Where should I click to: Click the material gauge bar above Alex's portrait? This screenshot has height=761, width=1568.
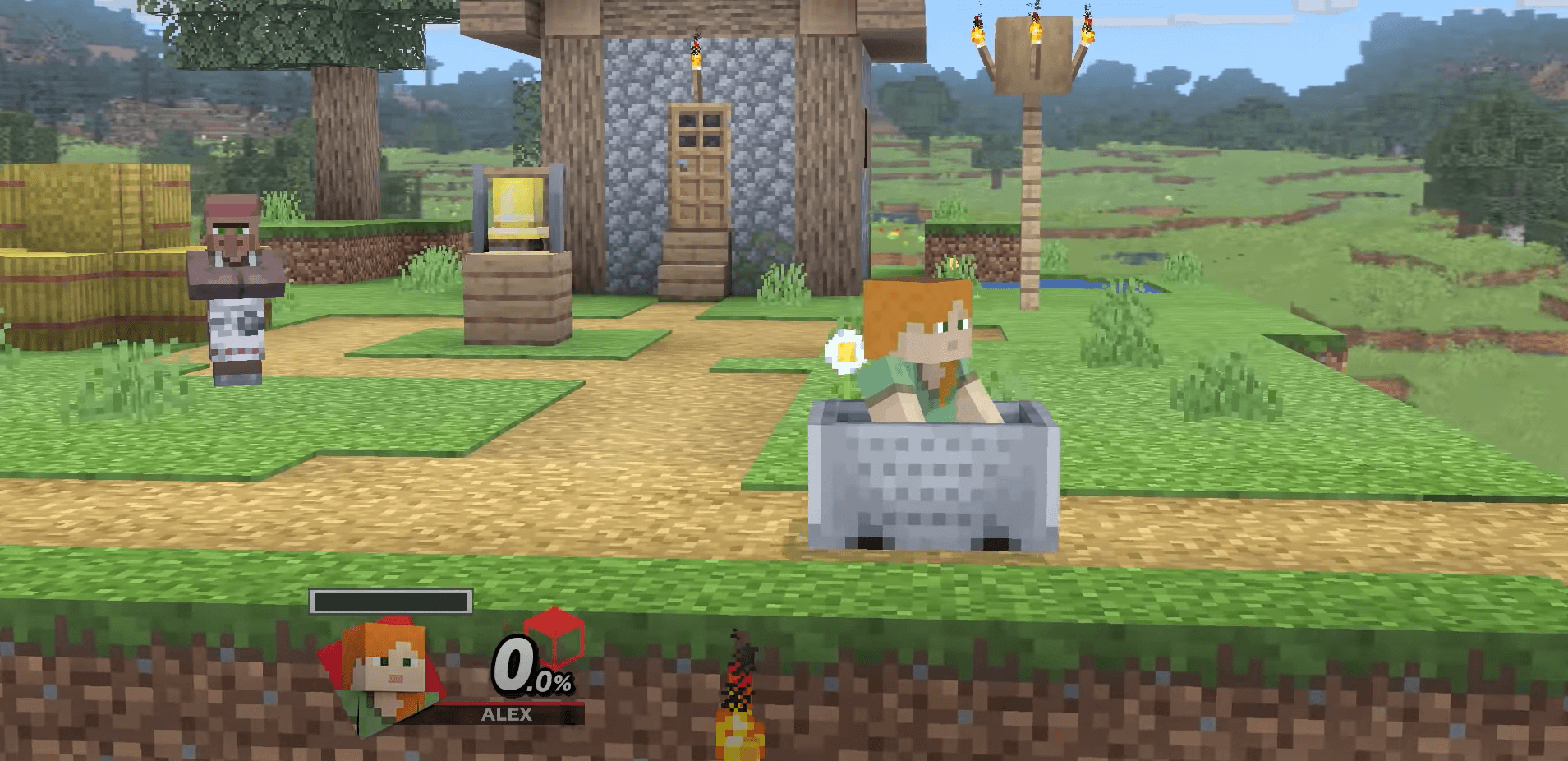[389, 602]
